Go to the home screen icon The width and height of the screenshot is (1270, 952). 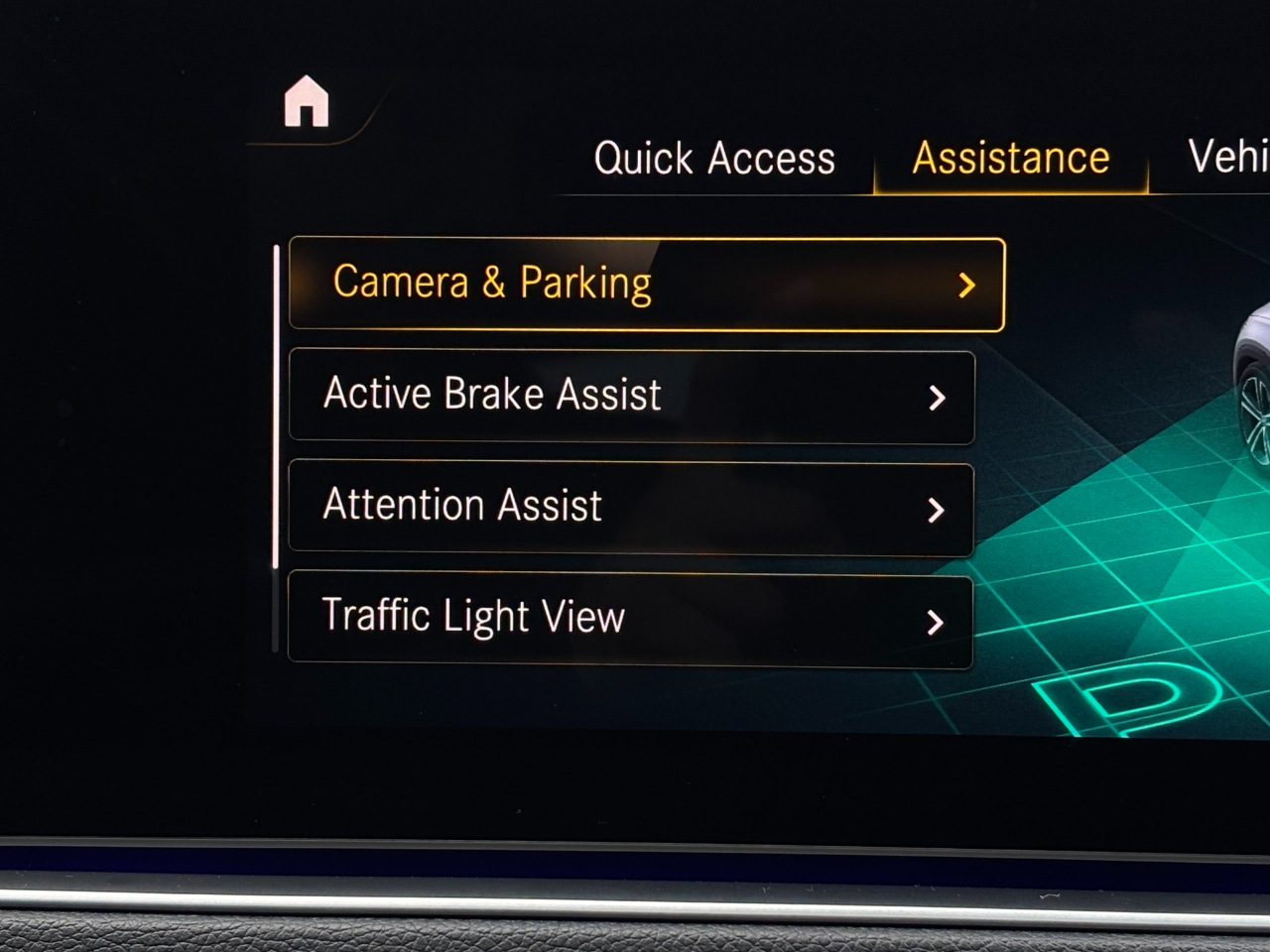click(x=307, y=102)
